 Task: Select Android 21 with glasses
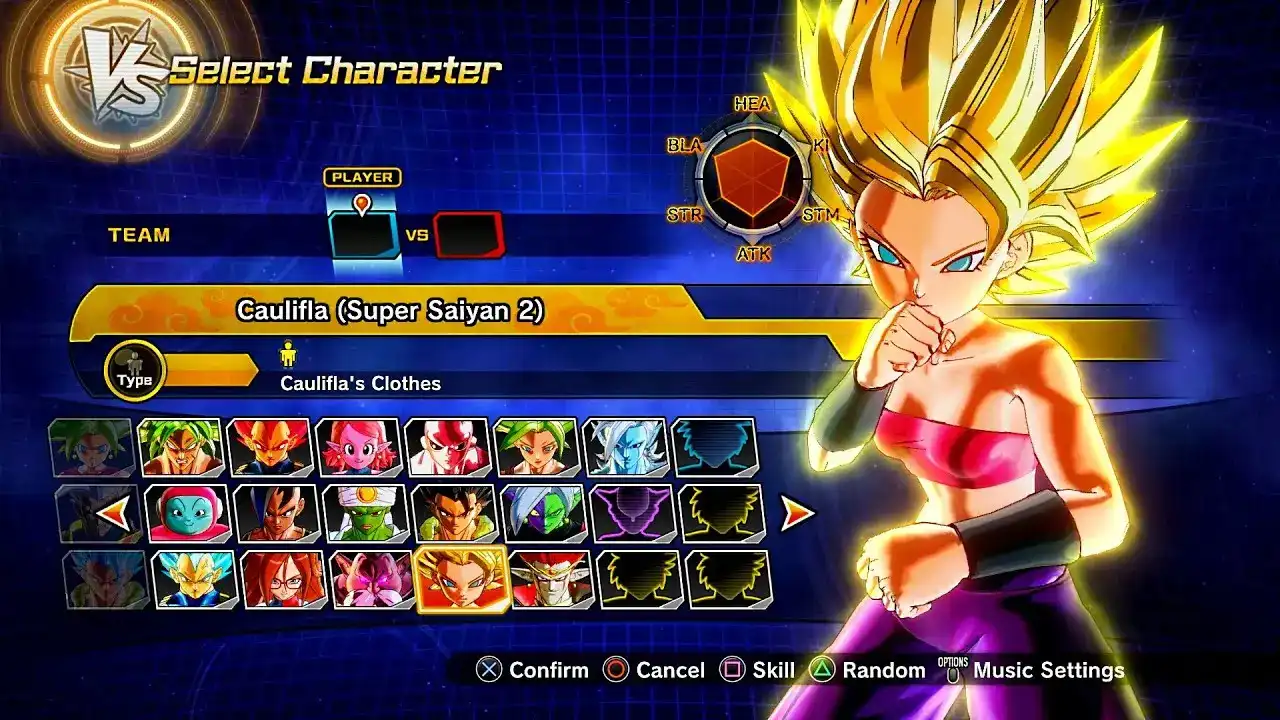pos(283,579)
